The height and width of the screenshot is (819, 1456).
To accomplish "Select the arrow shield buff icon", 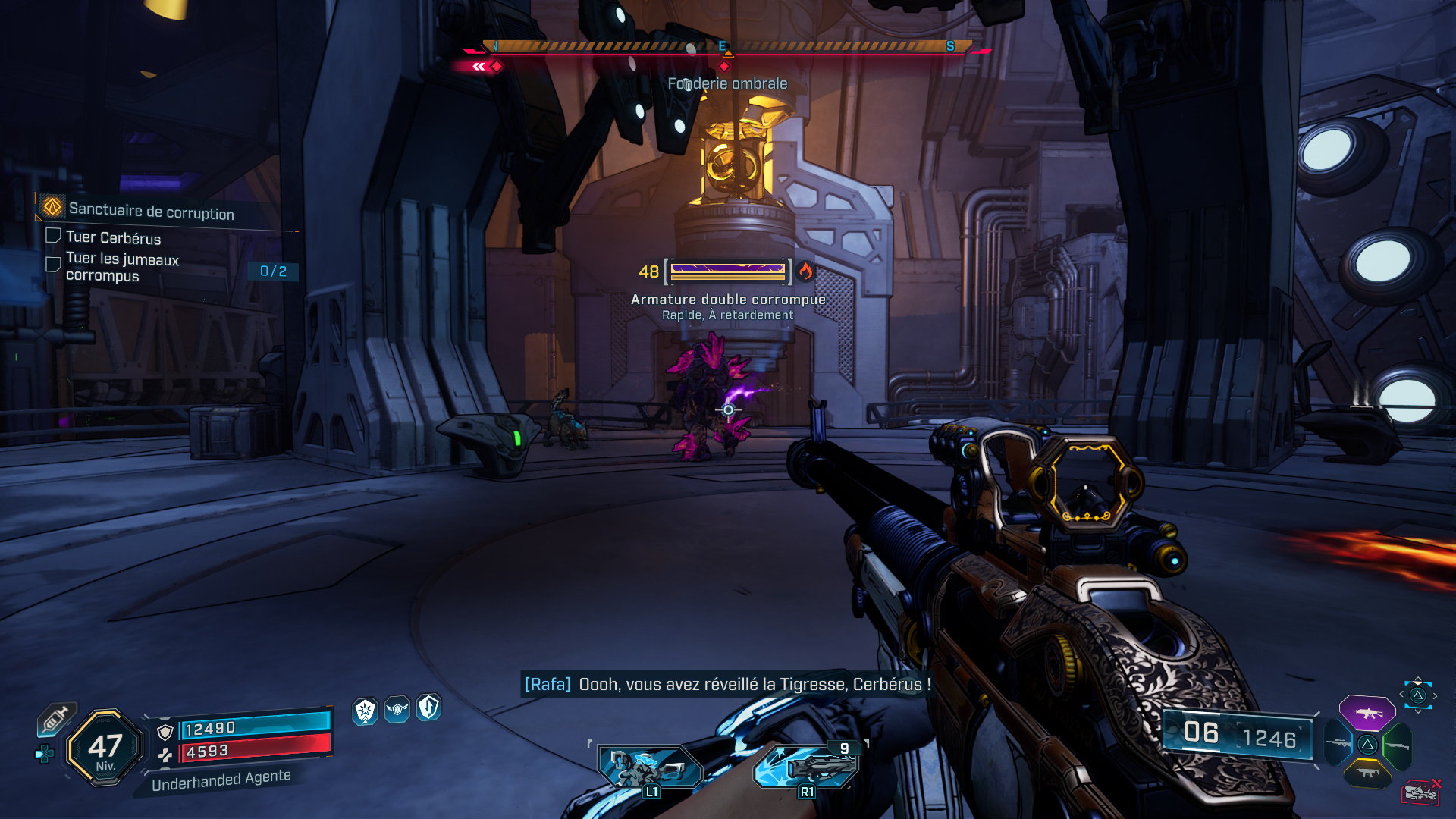I will click(429, 708).
